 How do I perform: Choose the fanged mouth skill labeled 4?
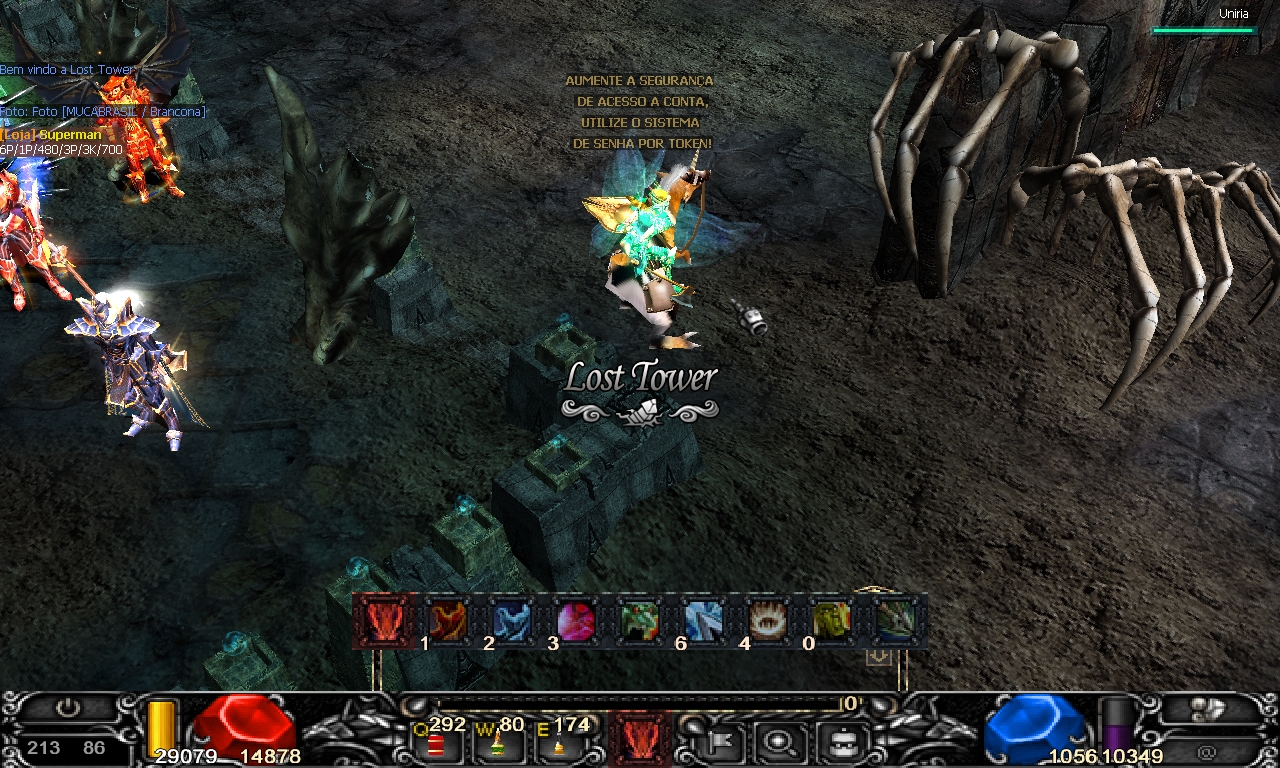point(767,621)
